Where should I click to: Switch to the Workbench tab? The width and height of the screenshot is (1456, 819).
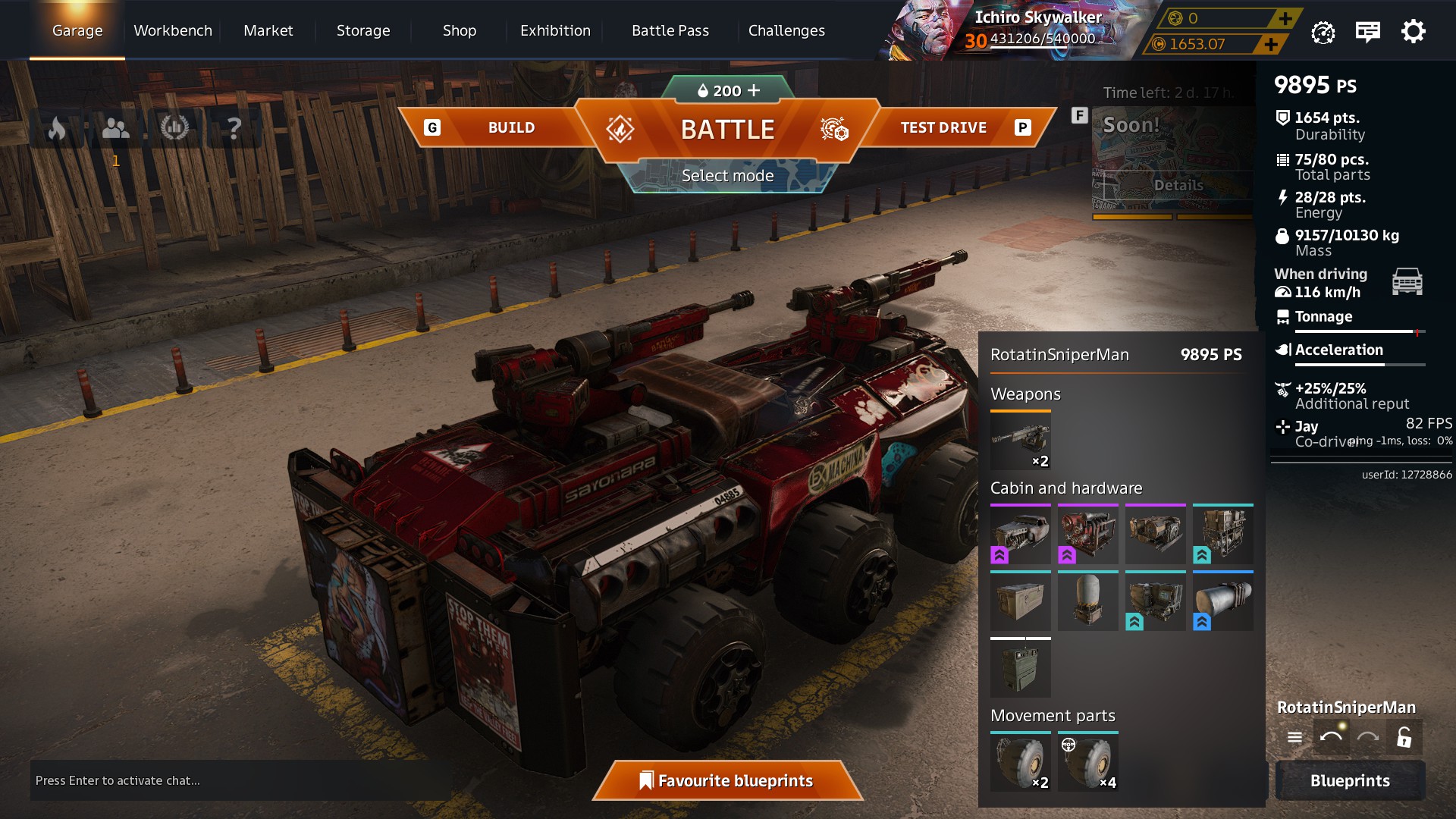pyautogui.click(x=173, y=31)
